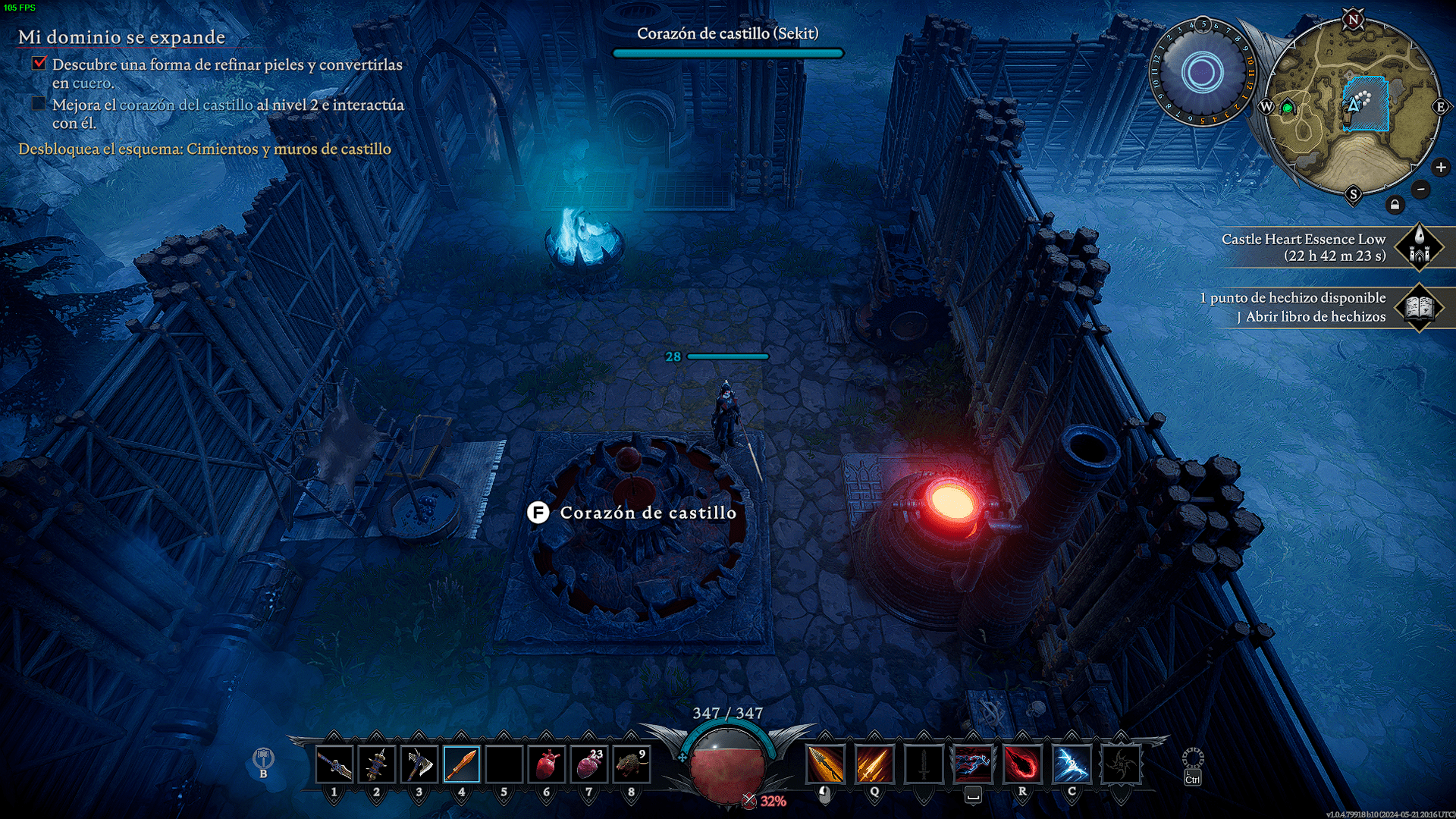This screenshot has width=1456, height=819.
Task: Select the highlighted copper spear slot
Action: pos(462,764)
